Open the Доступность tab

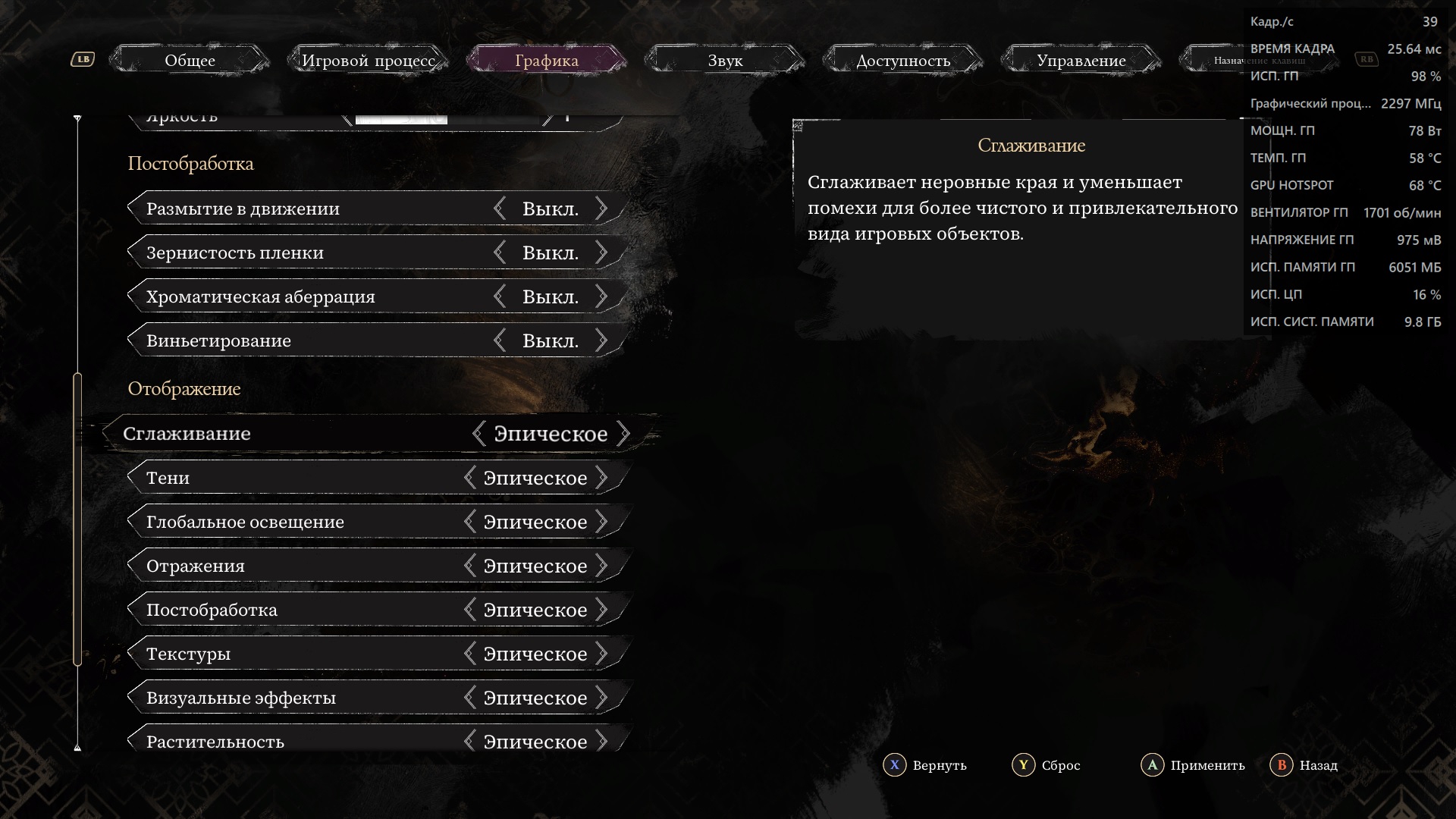(x=903, y=61)
